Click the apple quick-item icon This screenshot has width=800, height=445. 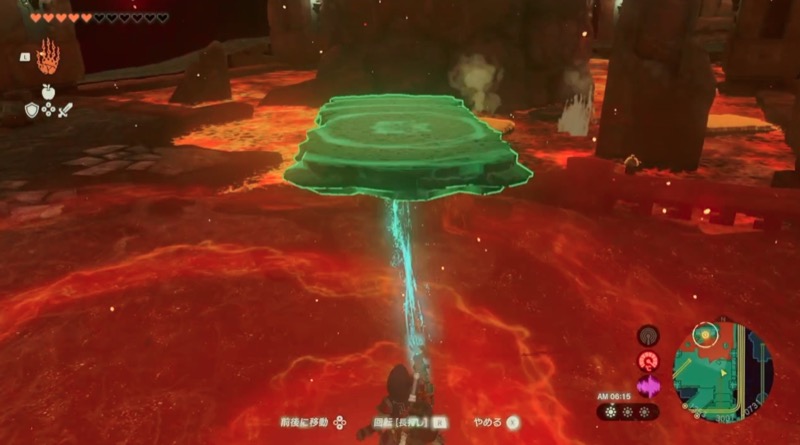[47, 90]
